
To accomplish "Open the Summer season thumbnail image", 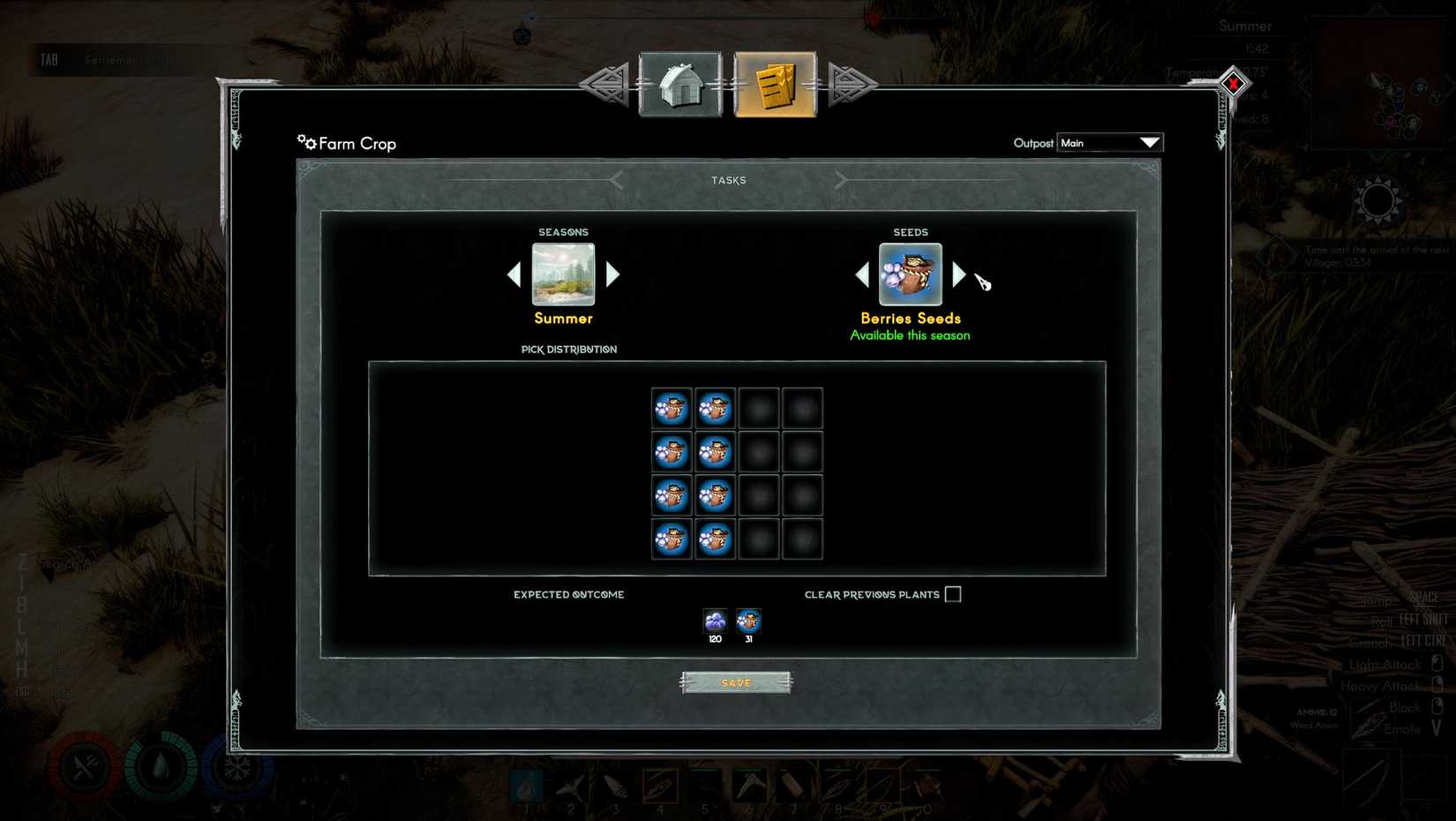I will point(563,275).
